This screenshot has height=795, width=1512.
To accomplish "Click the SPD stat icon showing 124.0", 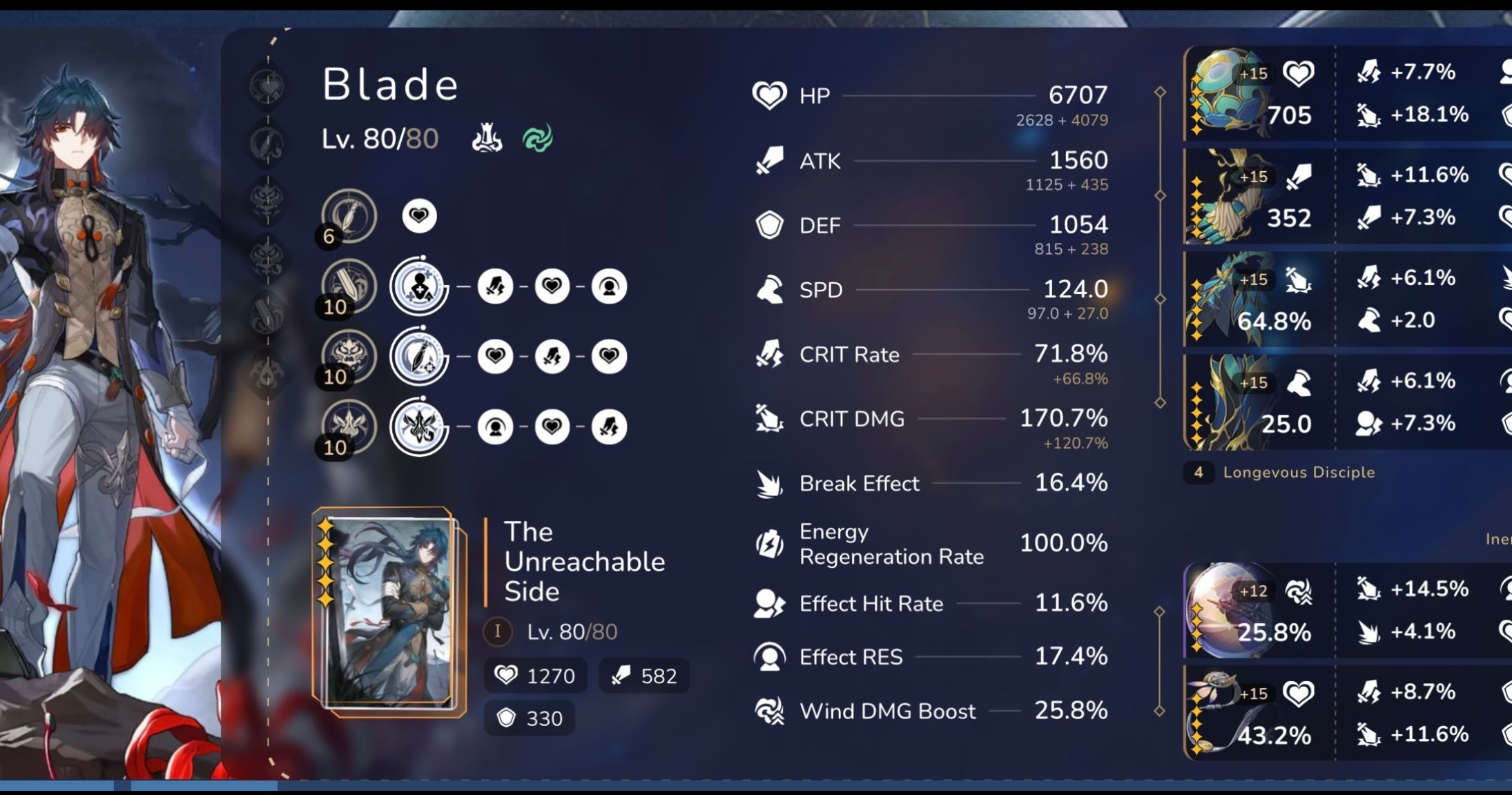I will (771, 290).
